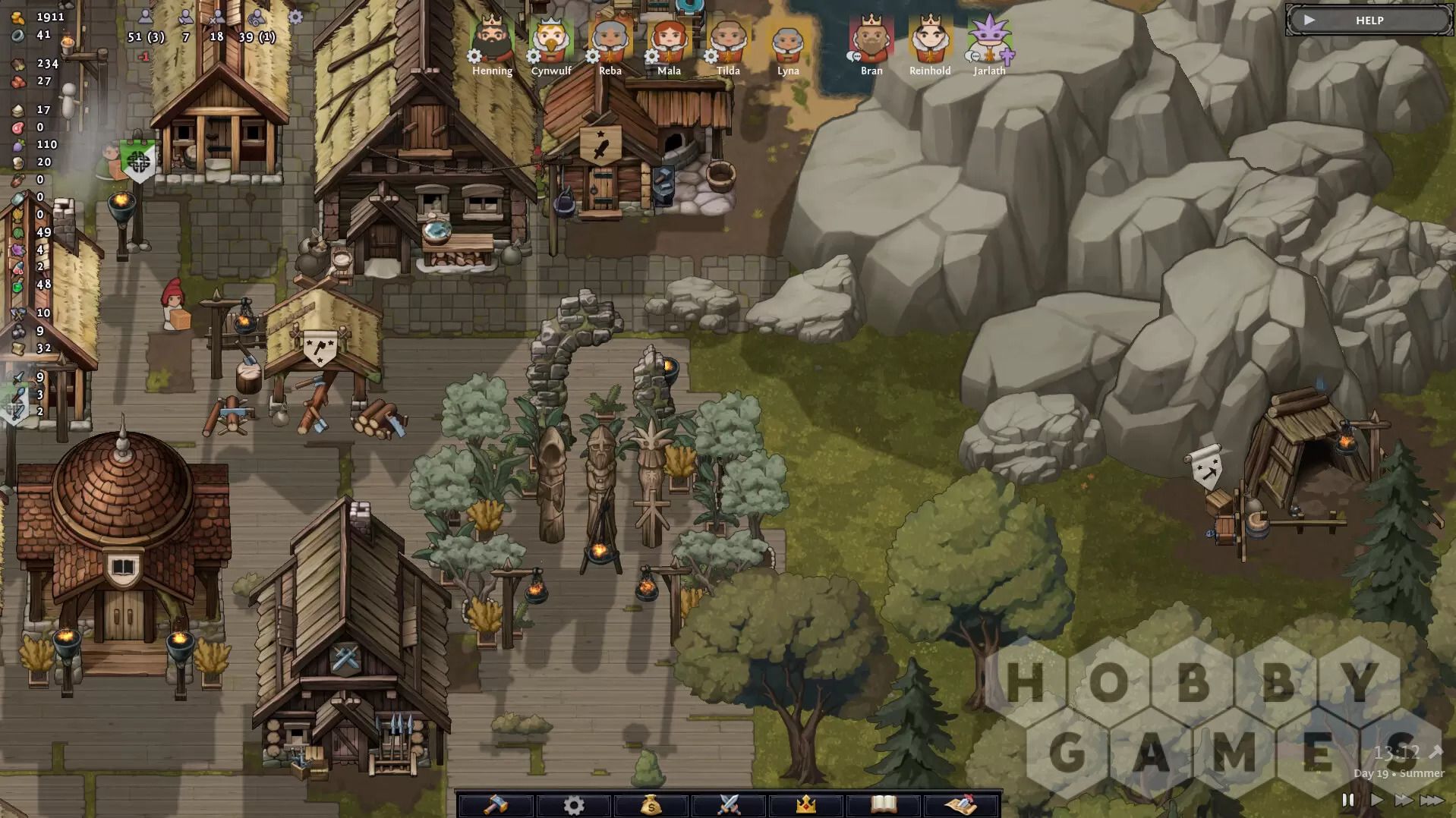Click the HELP button
1456x818 pixels.
coord(1368,20)
